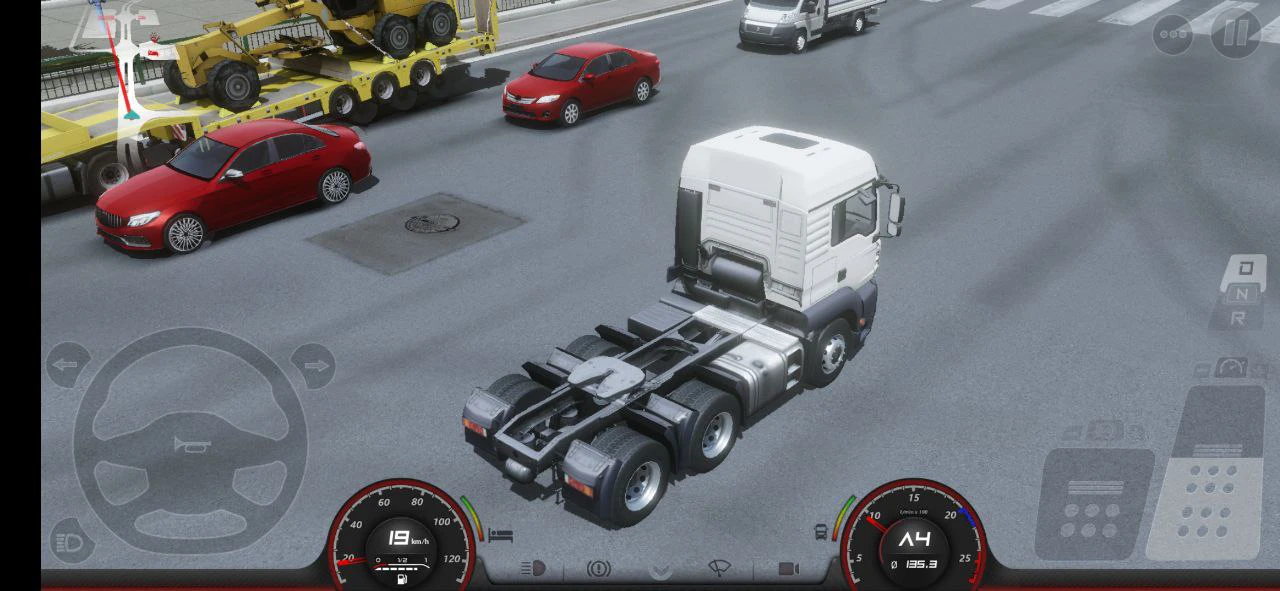Toggle cruise control above the gas pedal
Image resolution: width=1280 pixels, height=591 pixels.
point(1231,367)
